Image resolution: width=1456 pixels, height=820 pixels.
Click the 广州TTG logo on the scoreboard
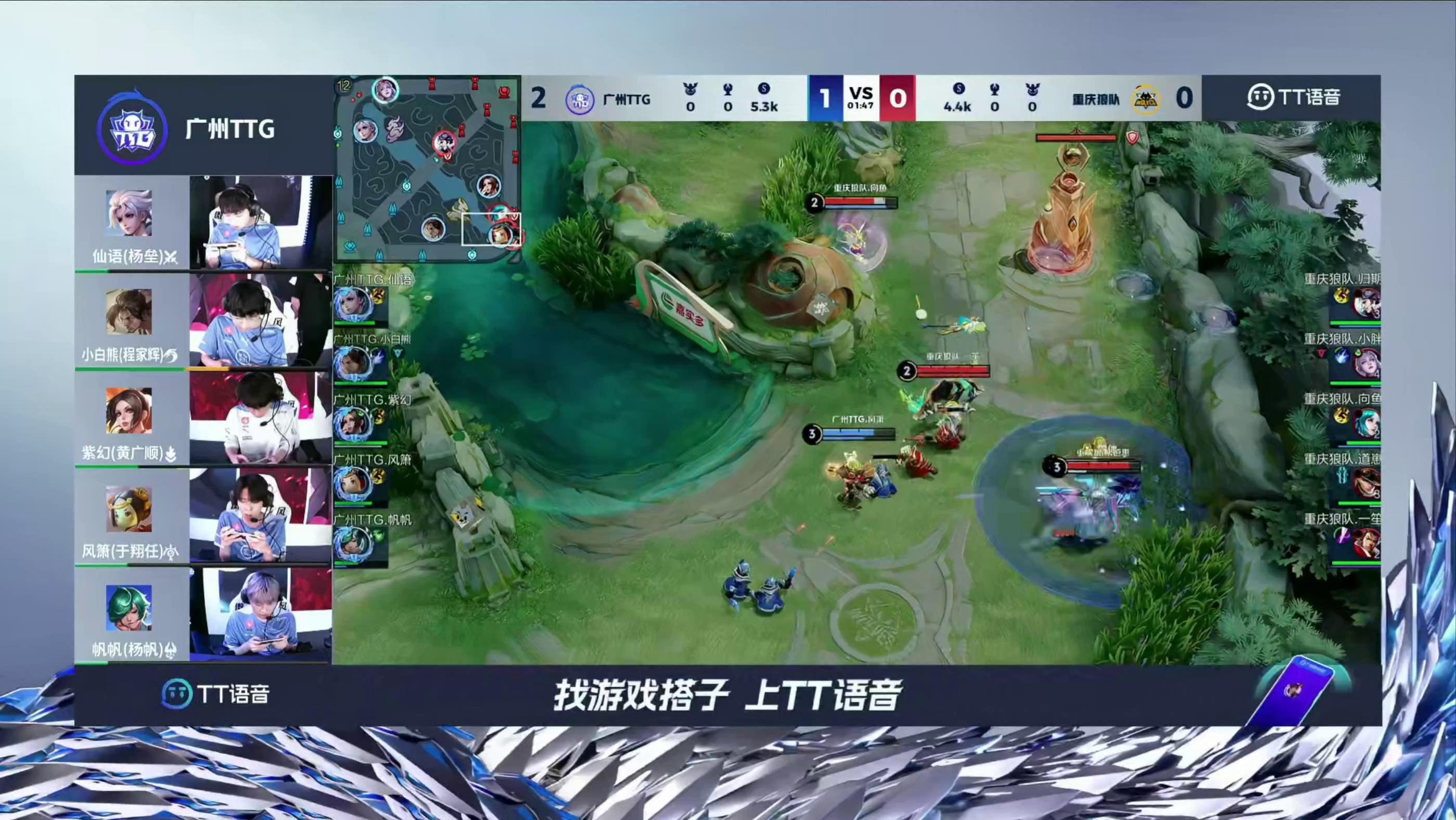point(579,99)
